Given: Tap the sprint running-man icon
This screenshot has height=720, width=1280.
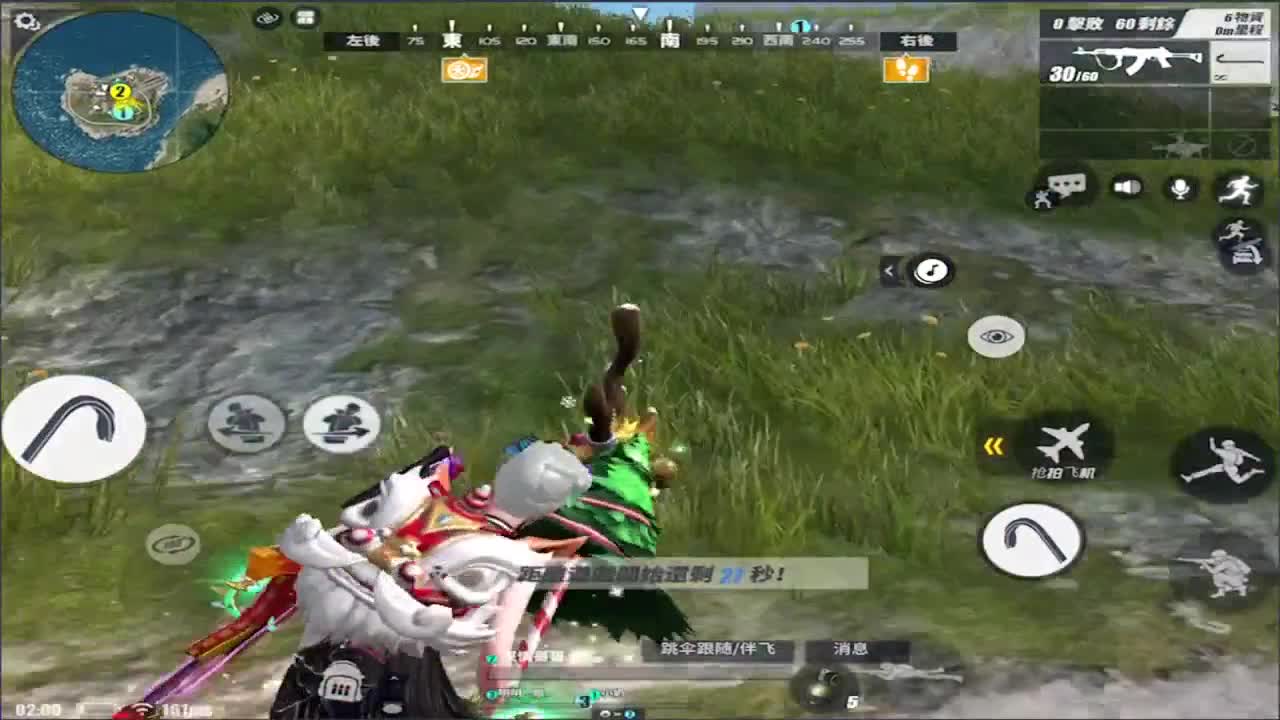Looking at the screenshot, I should tap(1240, 191).
